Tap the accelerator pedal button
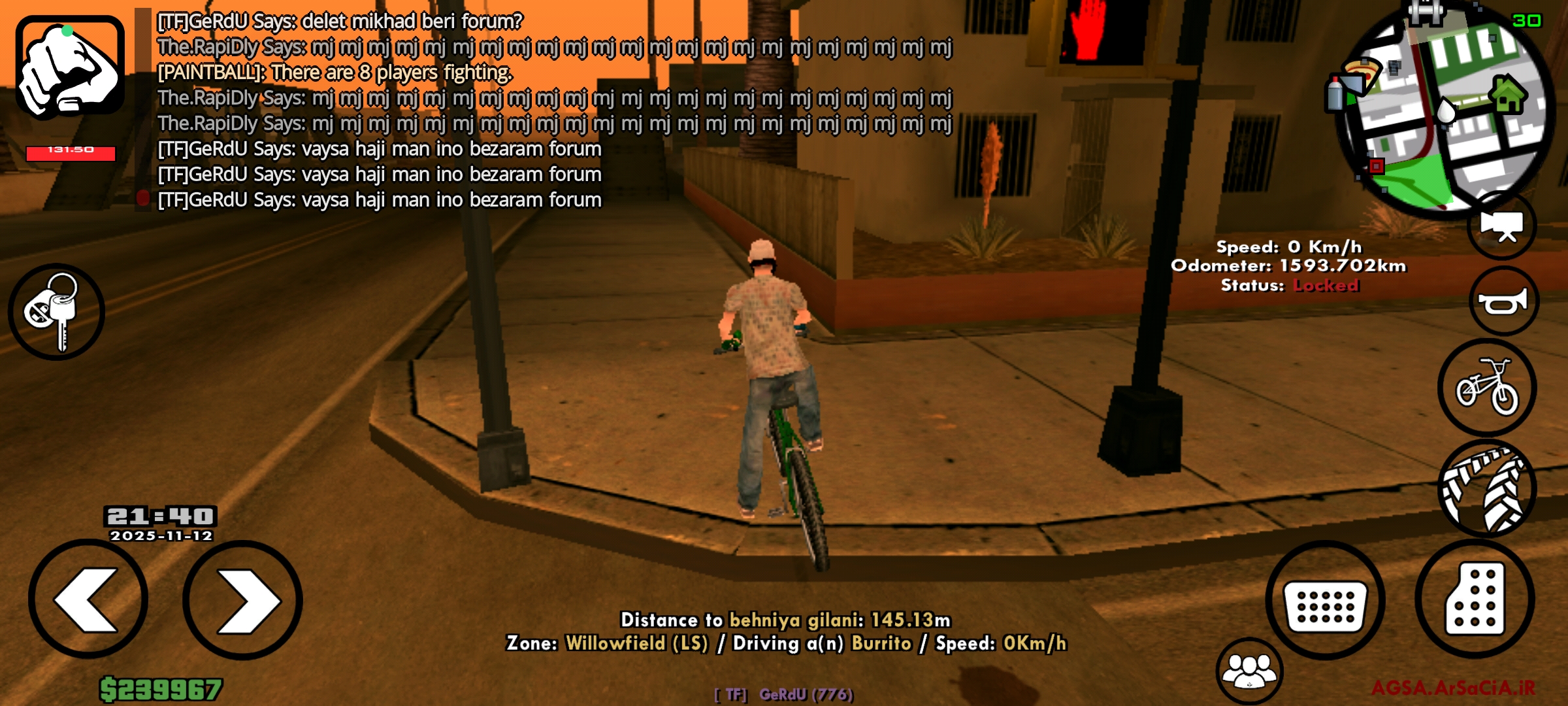 coord(1475,599)
